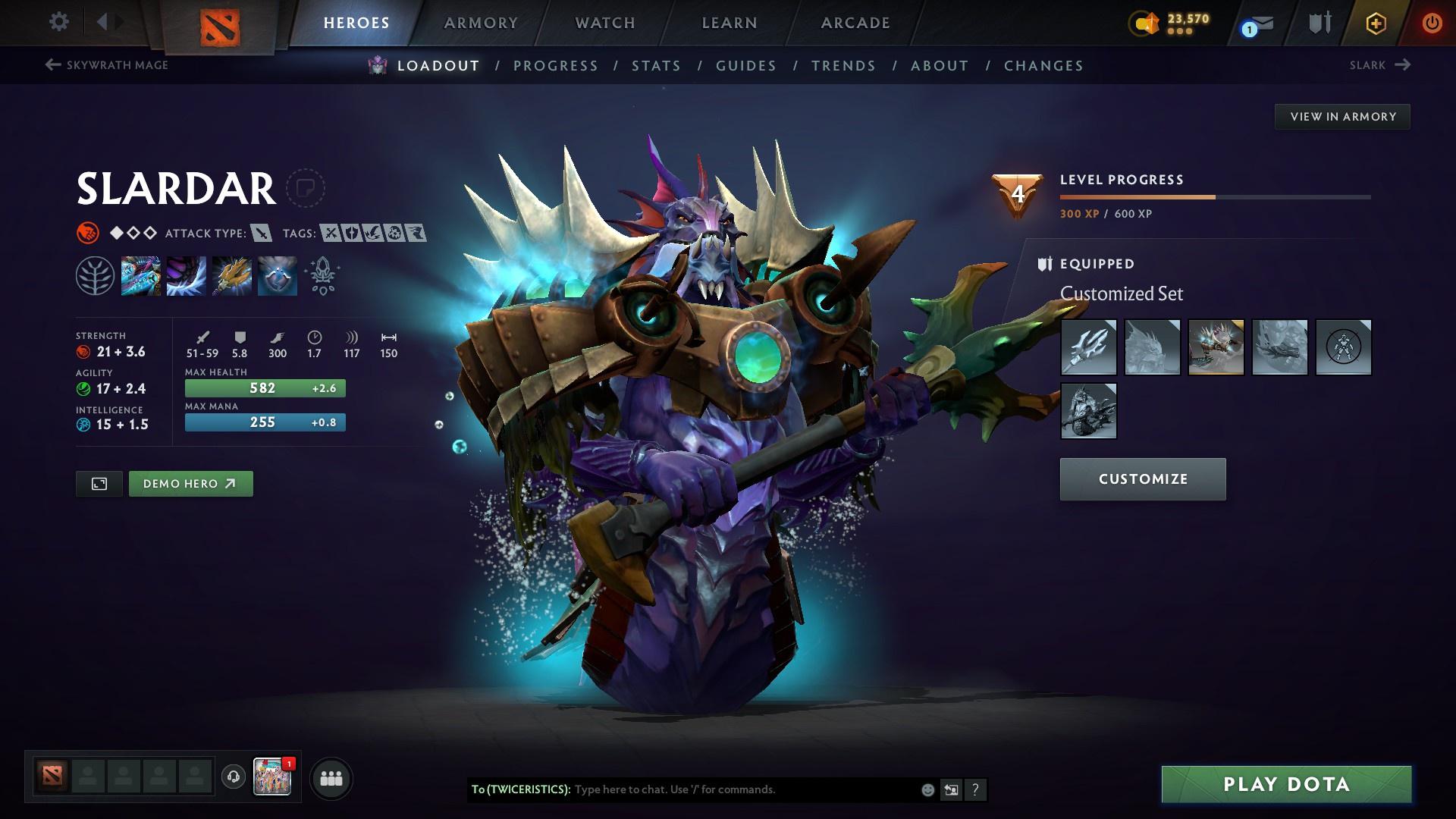Select Slardar's second ability icon
Viewport: 1456px width, 819px height.
pos(186,275)
